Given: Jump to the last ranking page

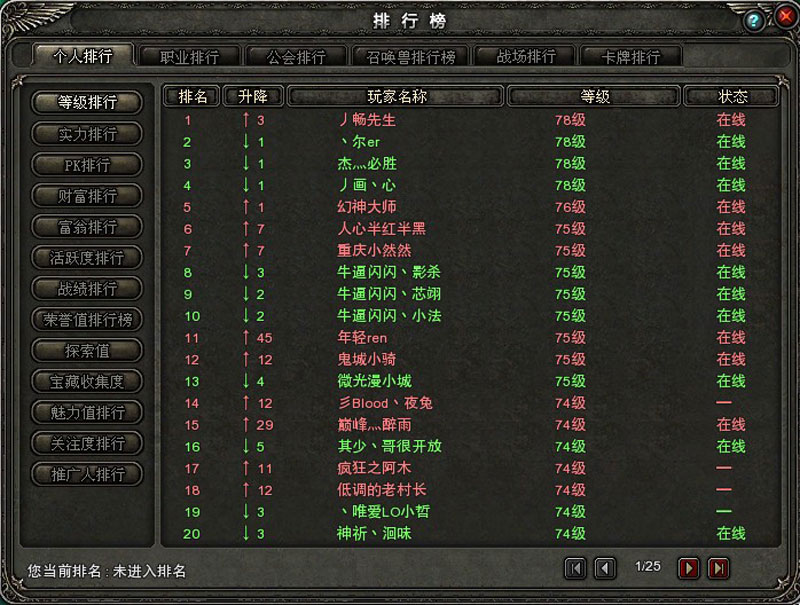Looking at the screenshot, I should (x=718, y=569).
